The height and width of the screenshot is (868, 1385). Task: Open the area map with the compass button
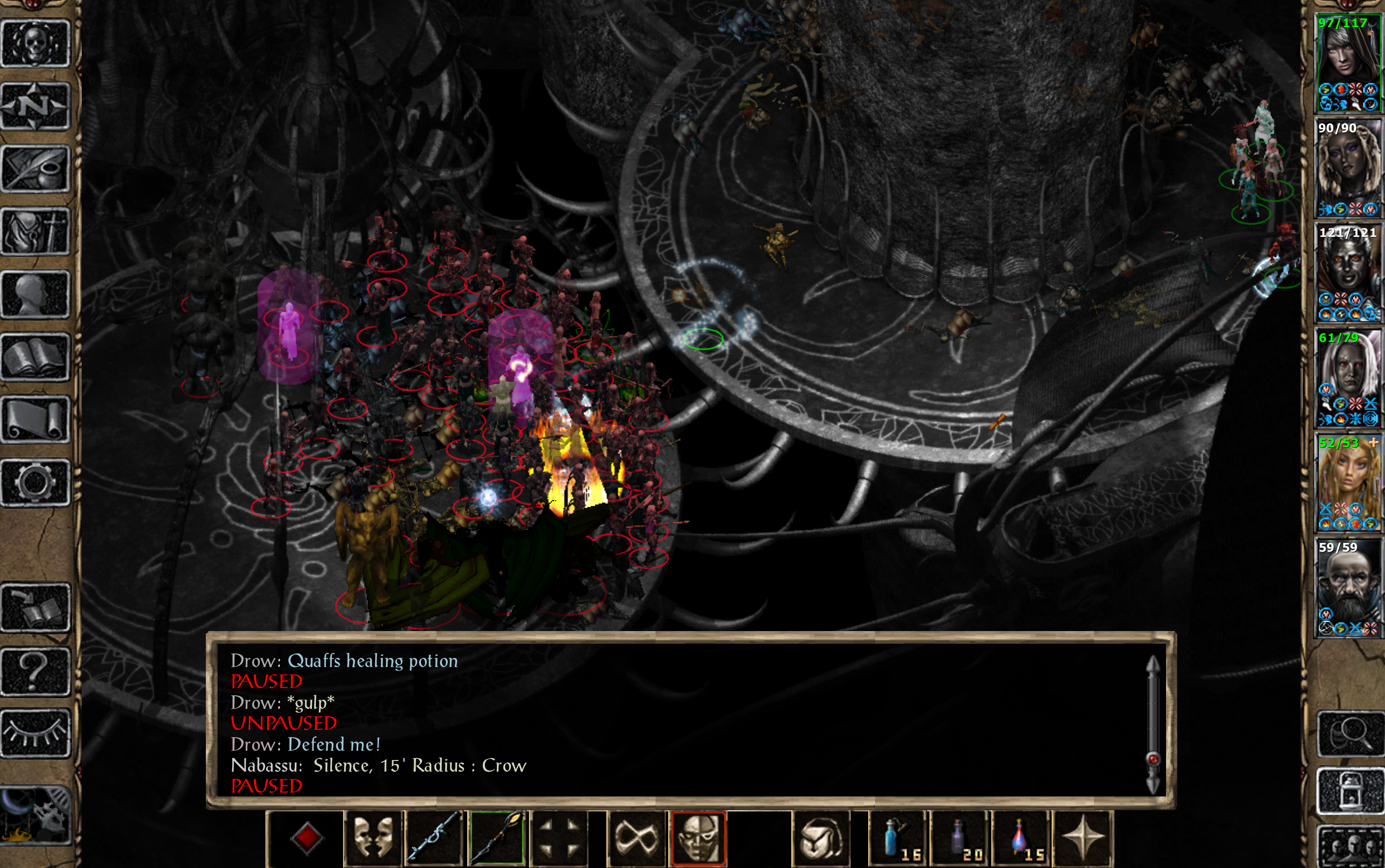[x=36, y=106]
